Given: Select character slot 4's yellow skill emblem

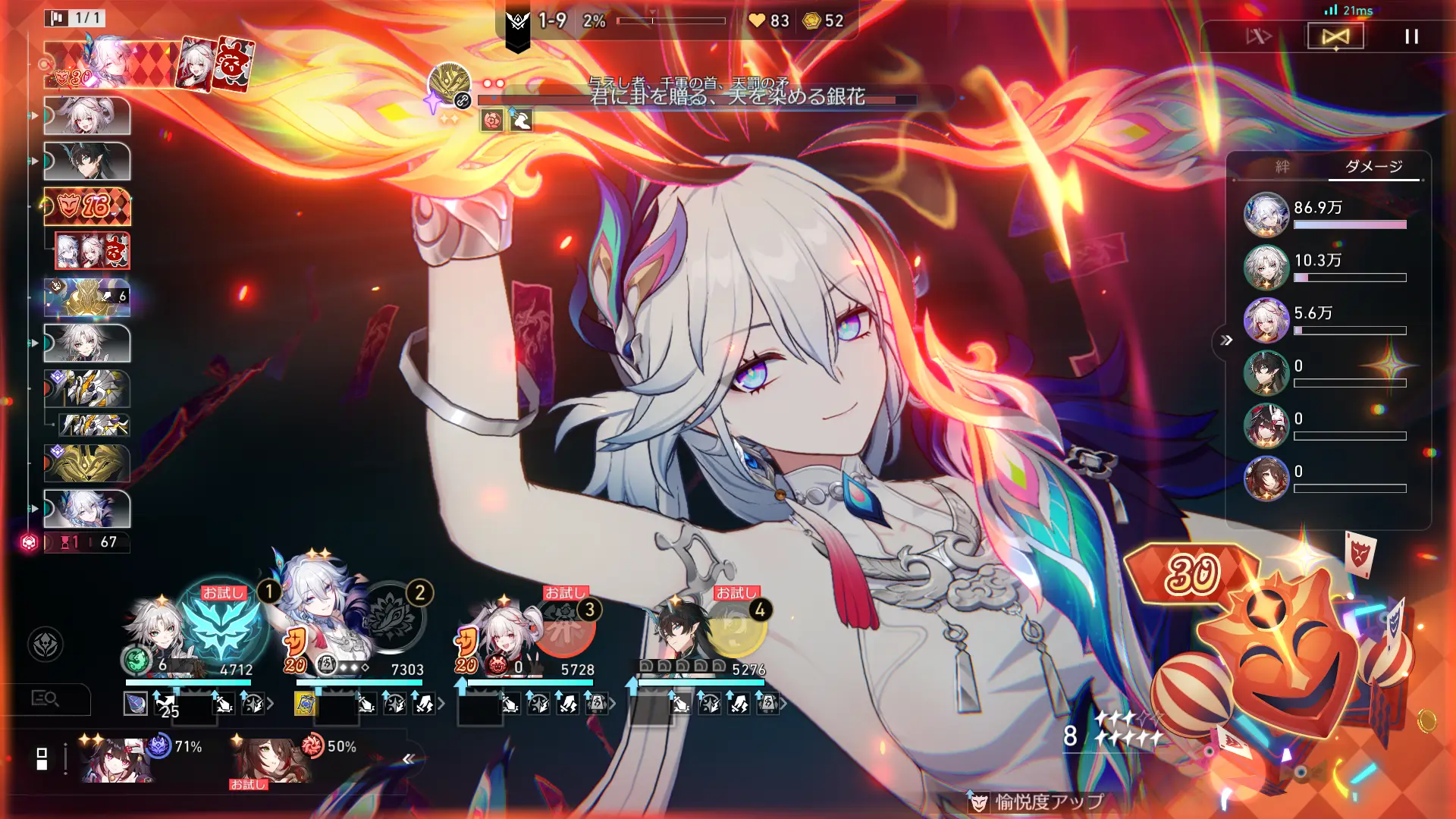Looking at the screenshot, I should tap(736, 628).
